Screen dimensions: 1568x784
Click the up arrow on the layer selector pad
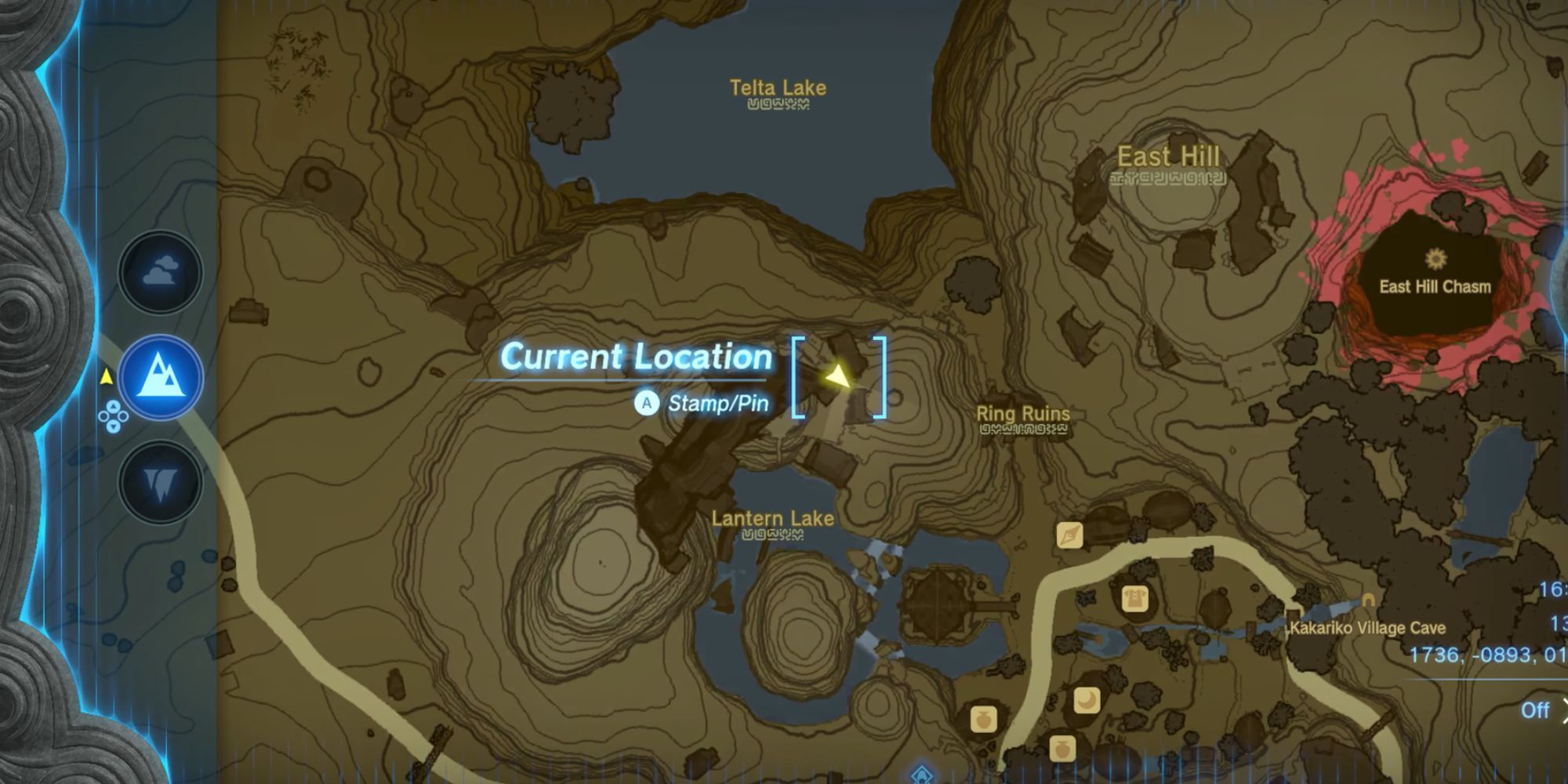114,407
